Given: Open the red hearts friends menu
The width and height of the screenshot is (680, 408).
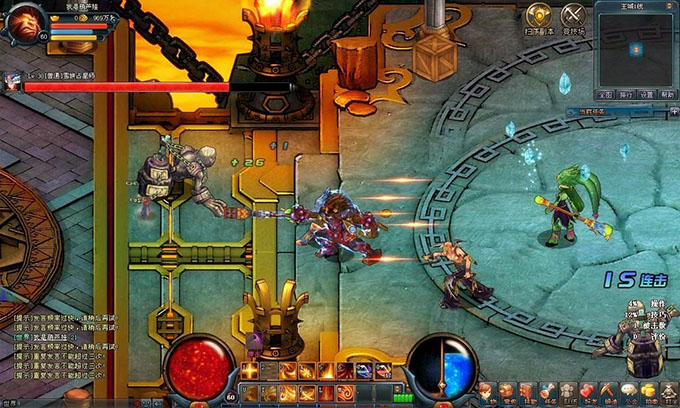Looking at the screenshot, I should [587, 392].
